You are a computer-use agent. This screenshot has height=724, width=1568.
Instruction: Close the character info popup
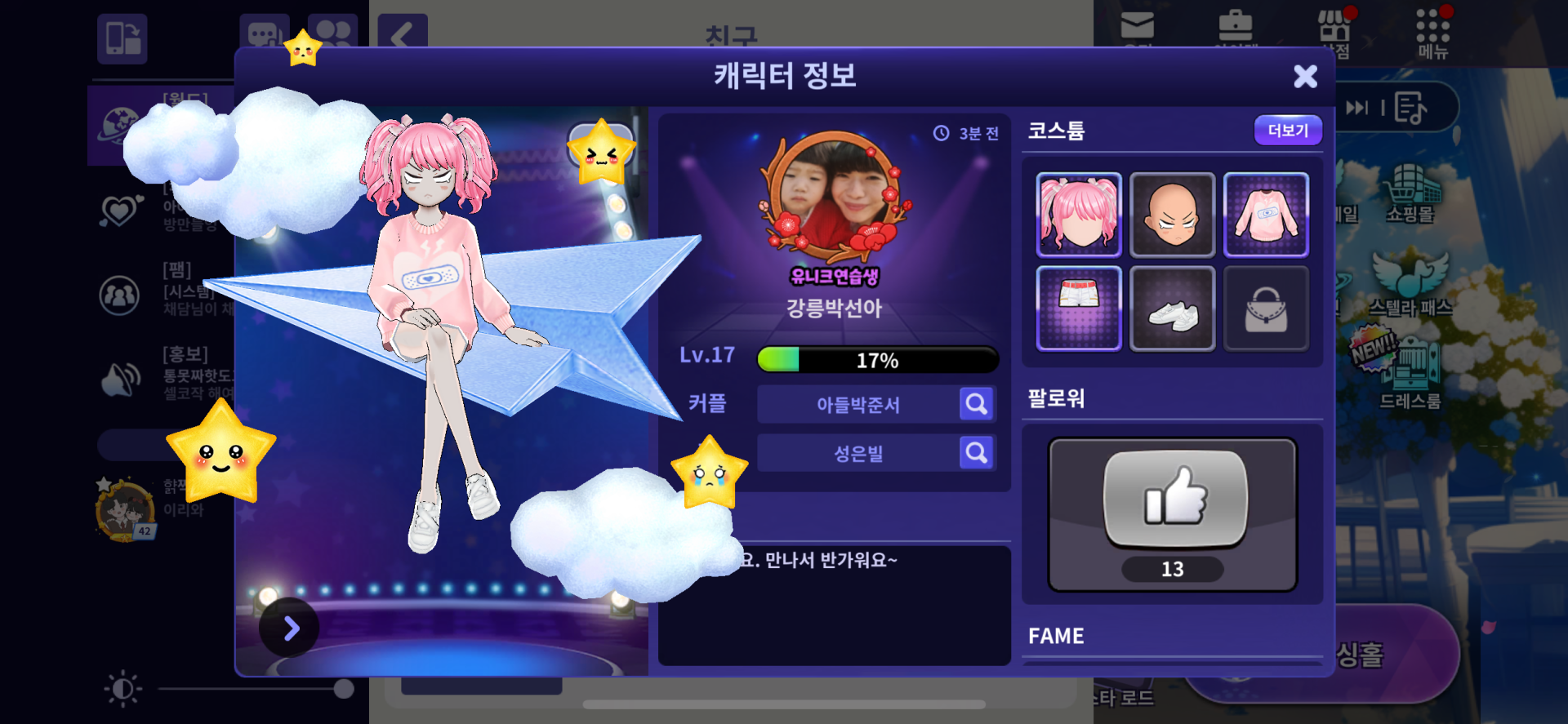[1305, 77]
